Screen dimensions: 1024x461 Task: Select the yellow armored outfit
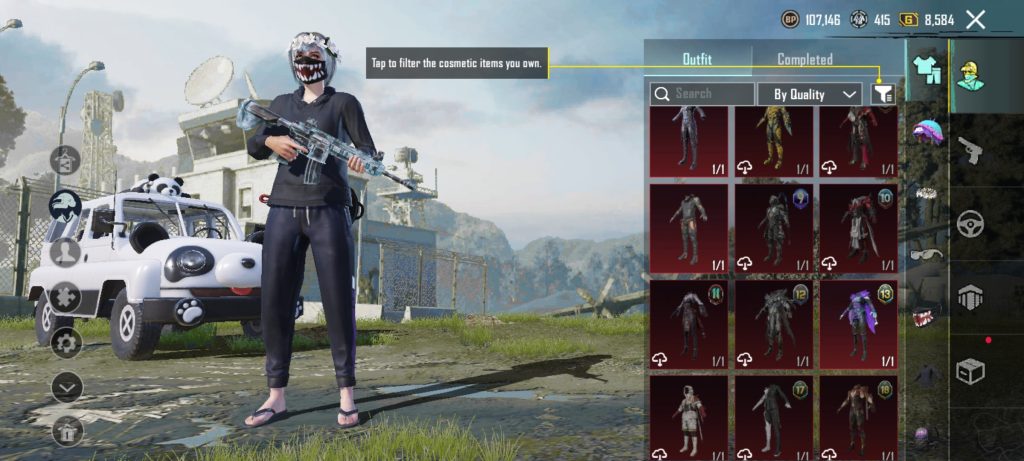pos(773,141)
